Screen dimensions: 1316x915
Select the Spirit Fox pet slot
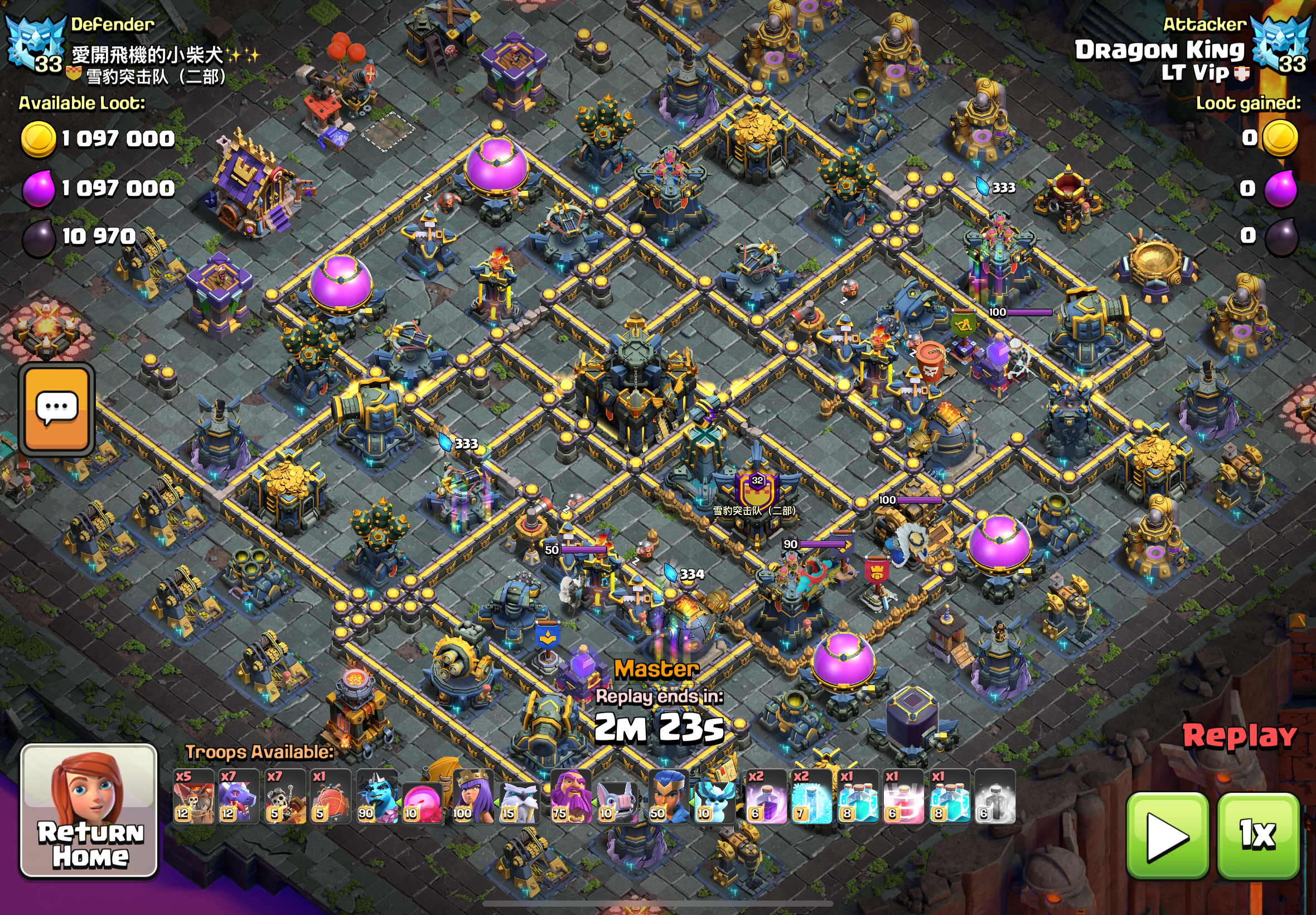714,802
